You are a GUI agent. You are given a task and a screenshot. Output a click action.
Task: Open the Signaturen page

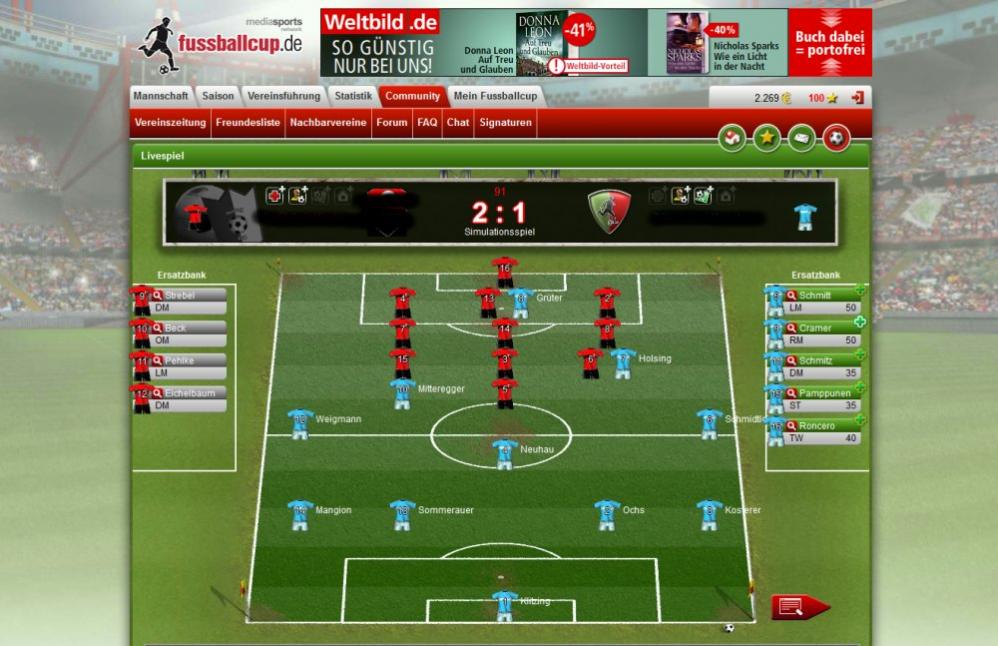click(505, 123)
